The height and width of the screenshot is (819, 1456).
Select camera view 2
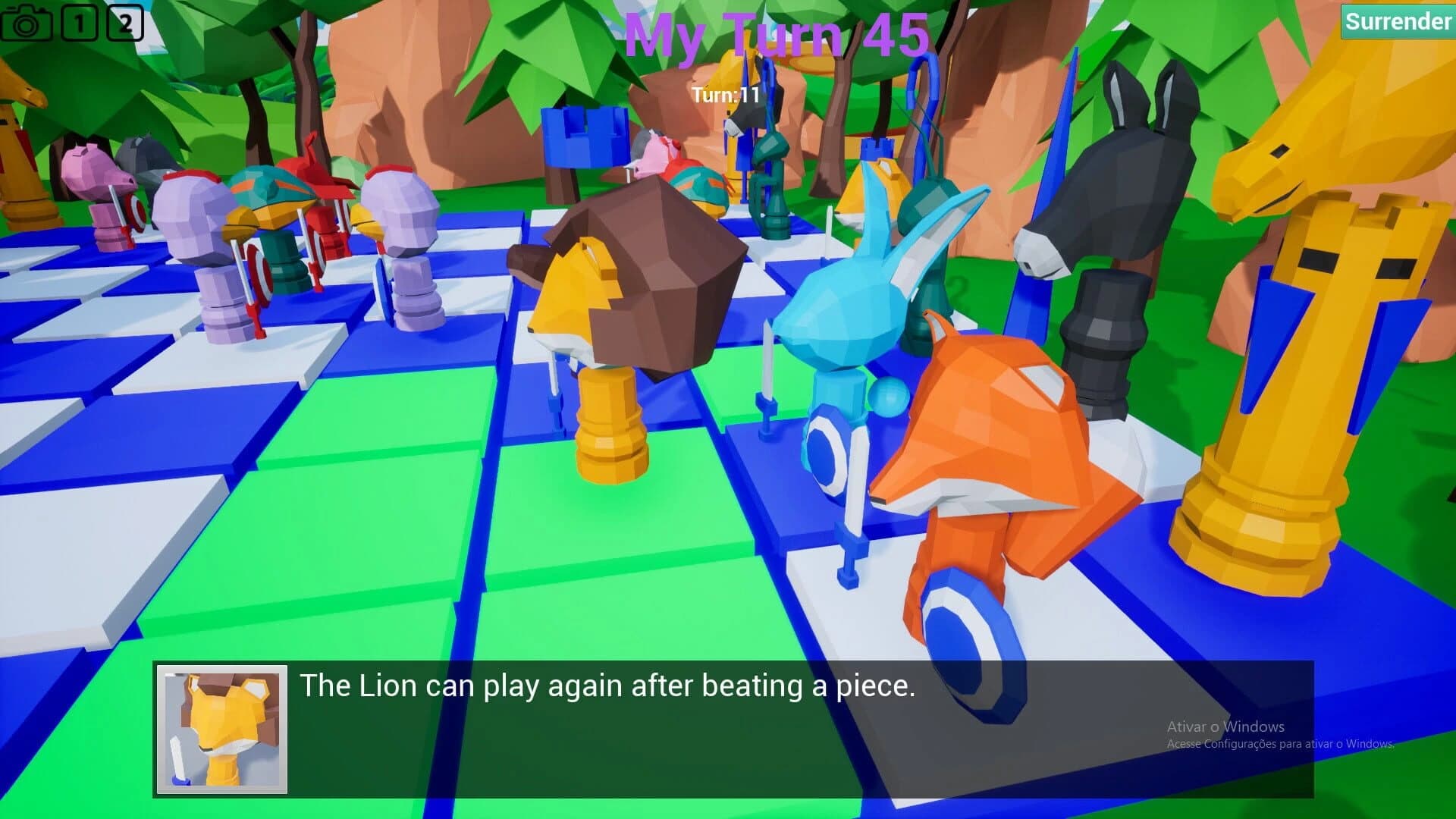click(126, 21)
